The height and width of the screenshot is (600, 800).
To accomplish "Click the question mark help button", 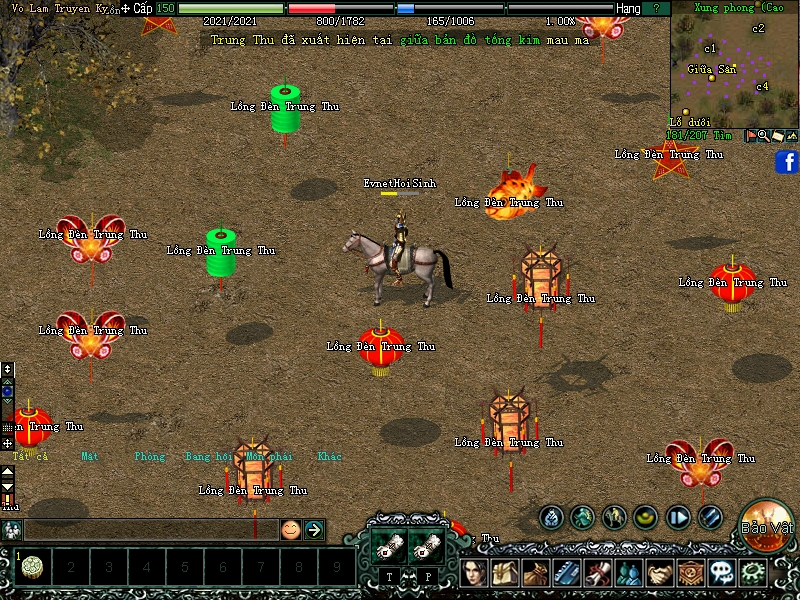I will (656, 8).
